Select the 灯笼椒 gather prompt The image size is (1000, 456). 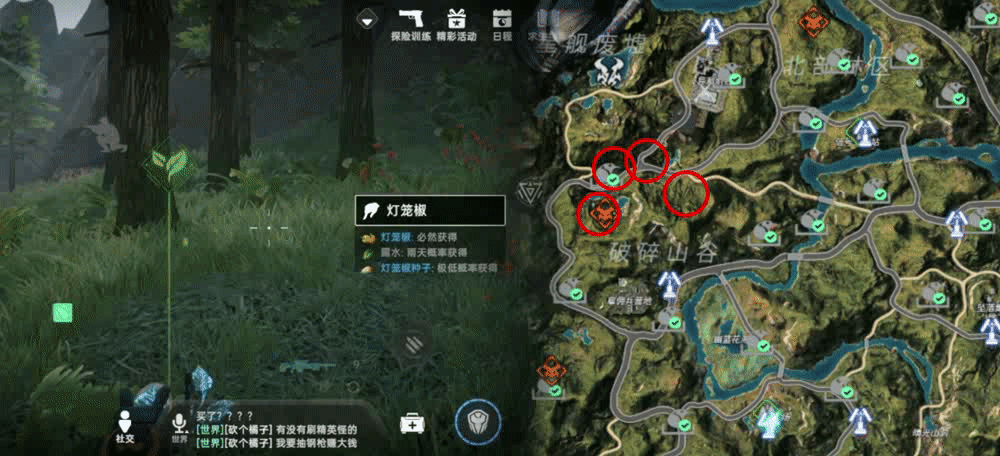click(x=430, y=210)
